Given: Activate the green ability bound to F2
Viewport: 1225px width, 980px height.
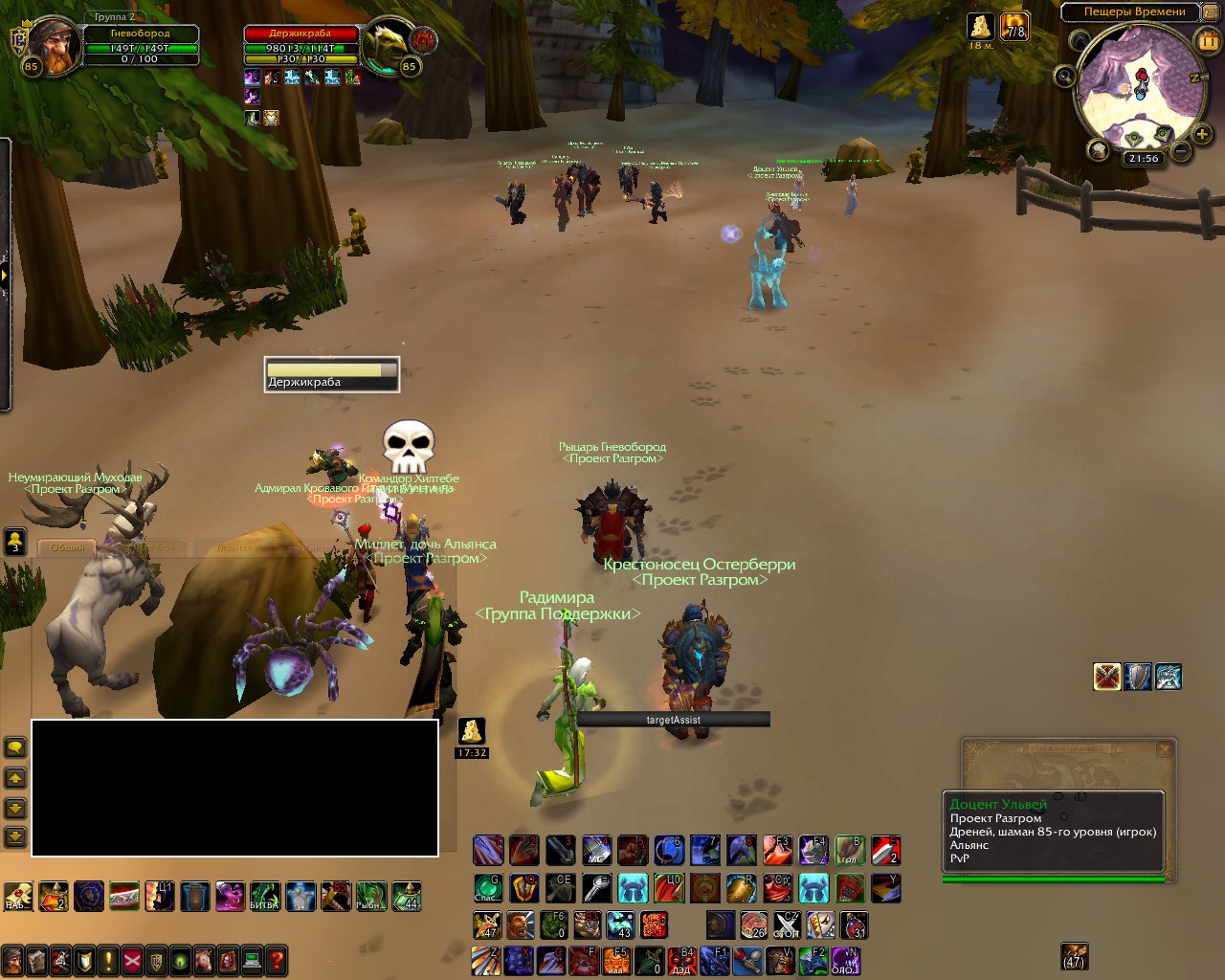Looking at the screenshot, I should [813, 960].
